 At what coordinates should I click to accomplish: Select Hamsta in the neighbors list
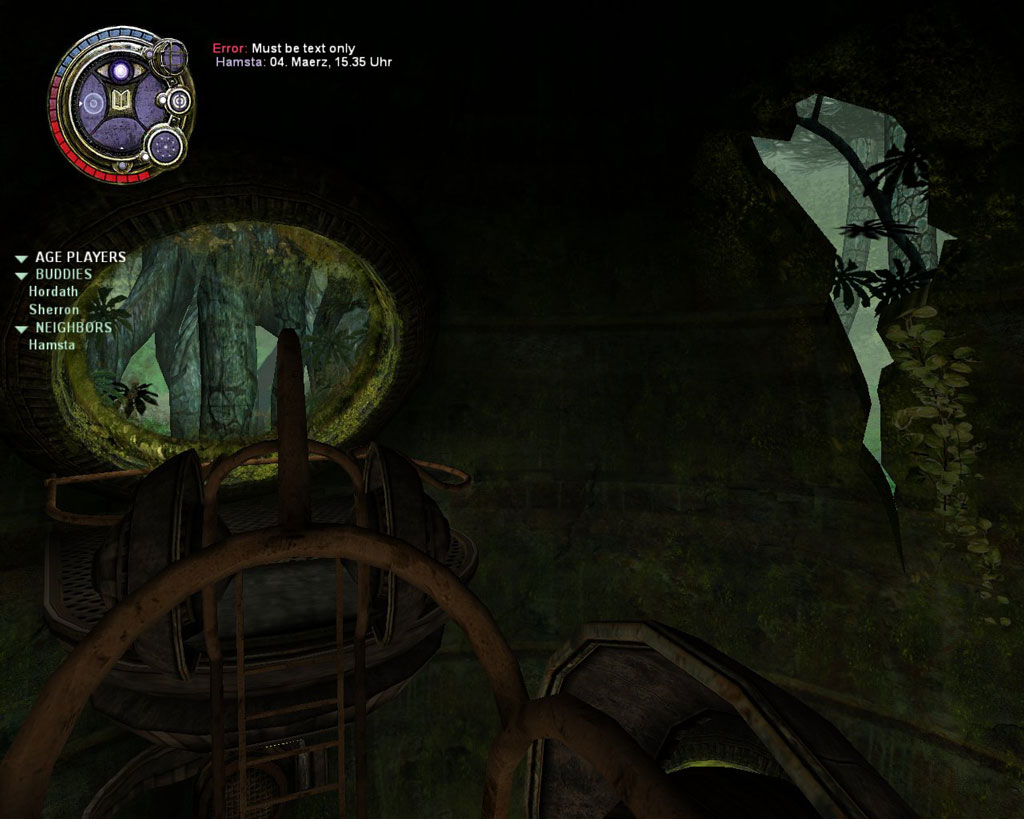pos(51,345)
